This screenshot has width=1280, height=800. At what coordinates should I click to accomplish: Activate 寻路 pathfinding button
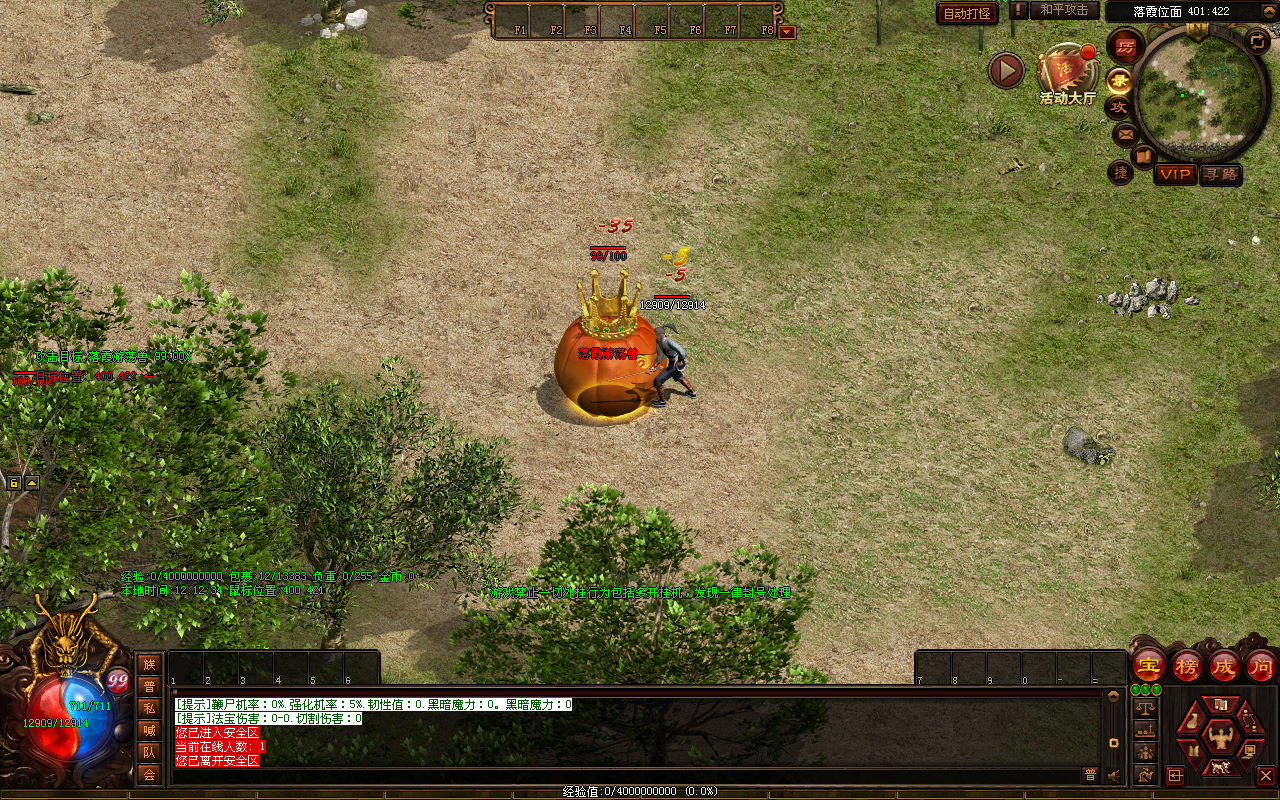pyautogui.click(x=1220, y=174)
